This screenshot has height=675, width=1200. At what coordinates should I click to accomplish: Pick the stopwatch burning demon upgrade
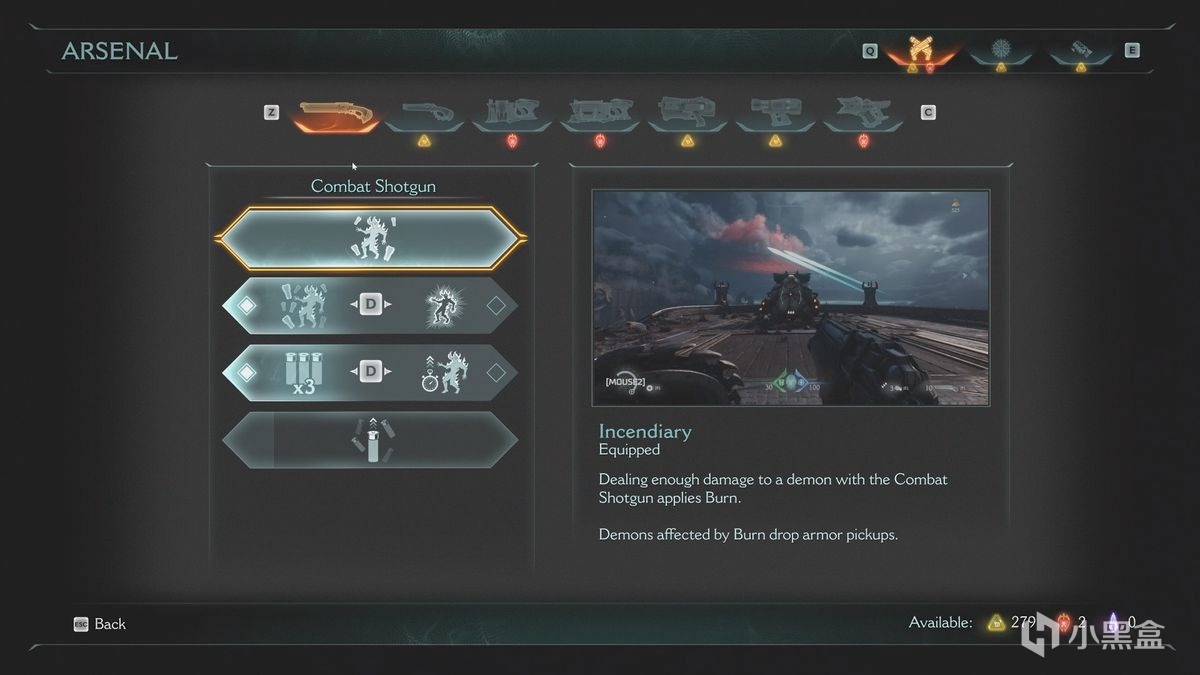440,373
